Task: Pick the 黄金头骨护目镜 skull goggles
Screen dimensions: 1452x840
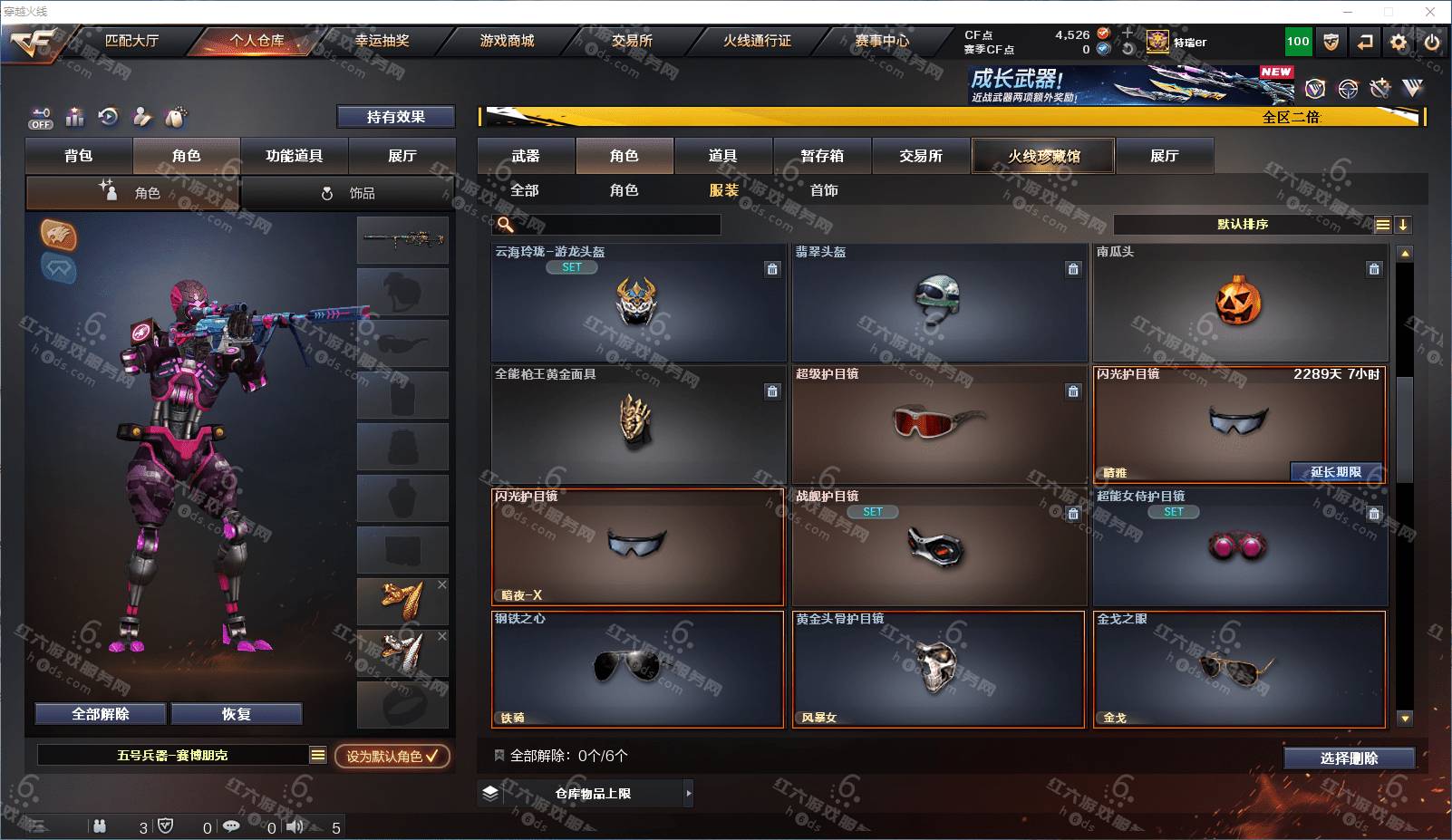Action: pyautogui.click(x=938, y=669)
